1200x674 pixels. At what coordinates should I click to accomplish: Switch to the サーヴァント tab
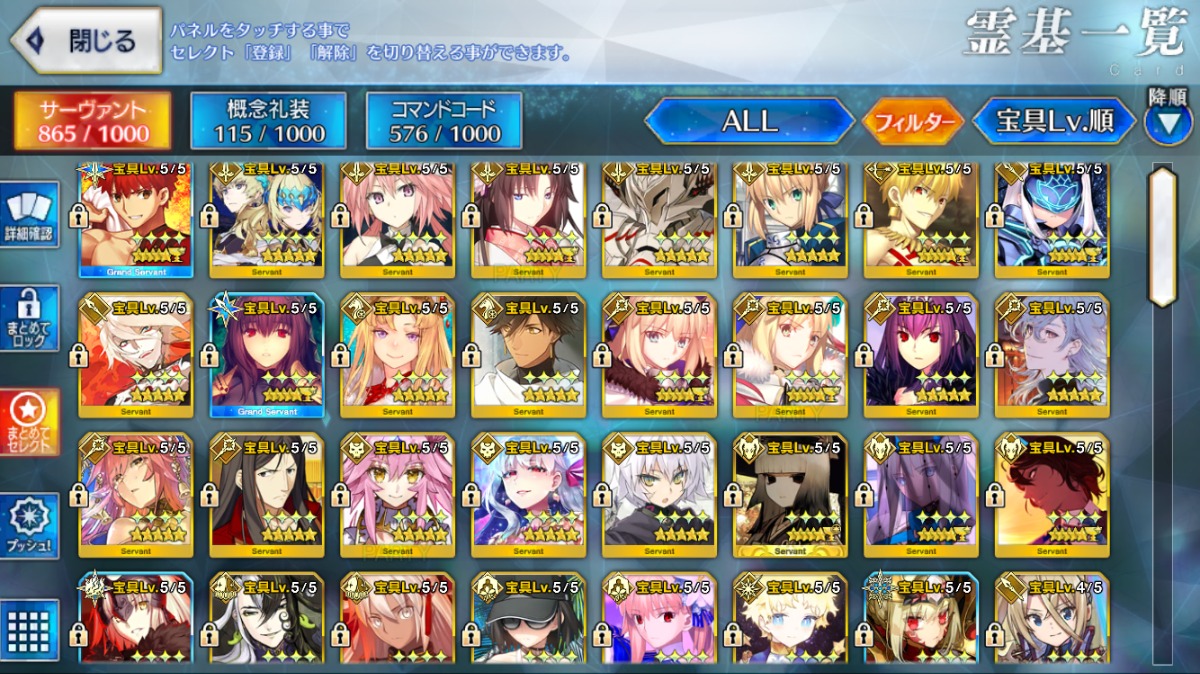click(92, 122)
